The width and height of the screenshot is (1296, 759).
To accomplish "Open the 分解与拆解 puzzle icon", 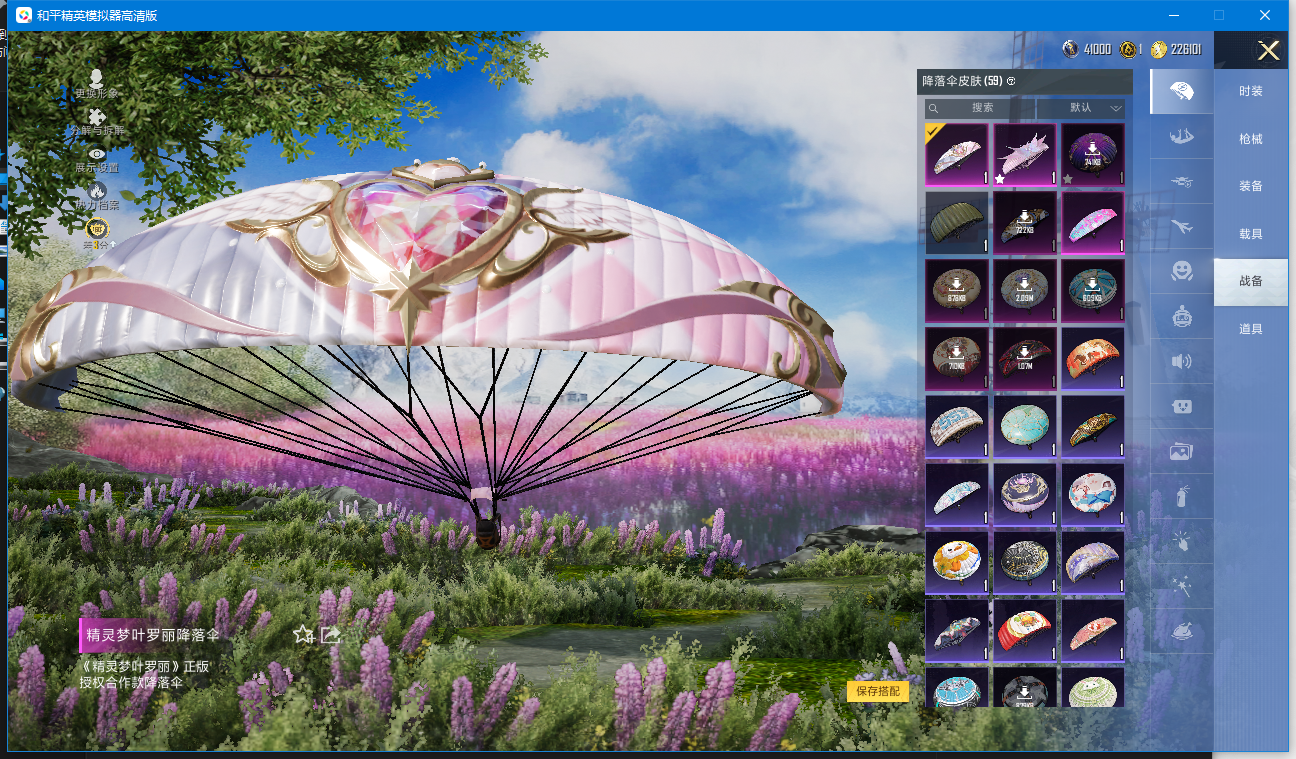I will (96, 122).
